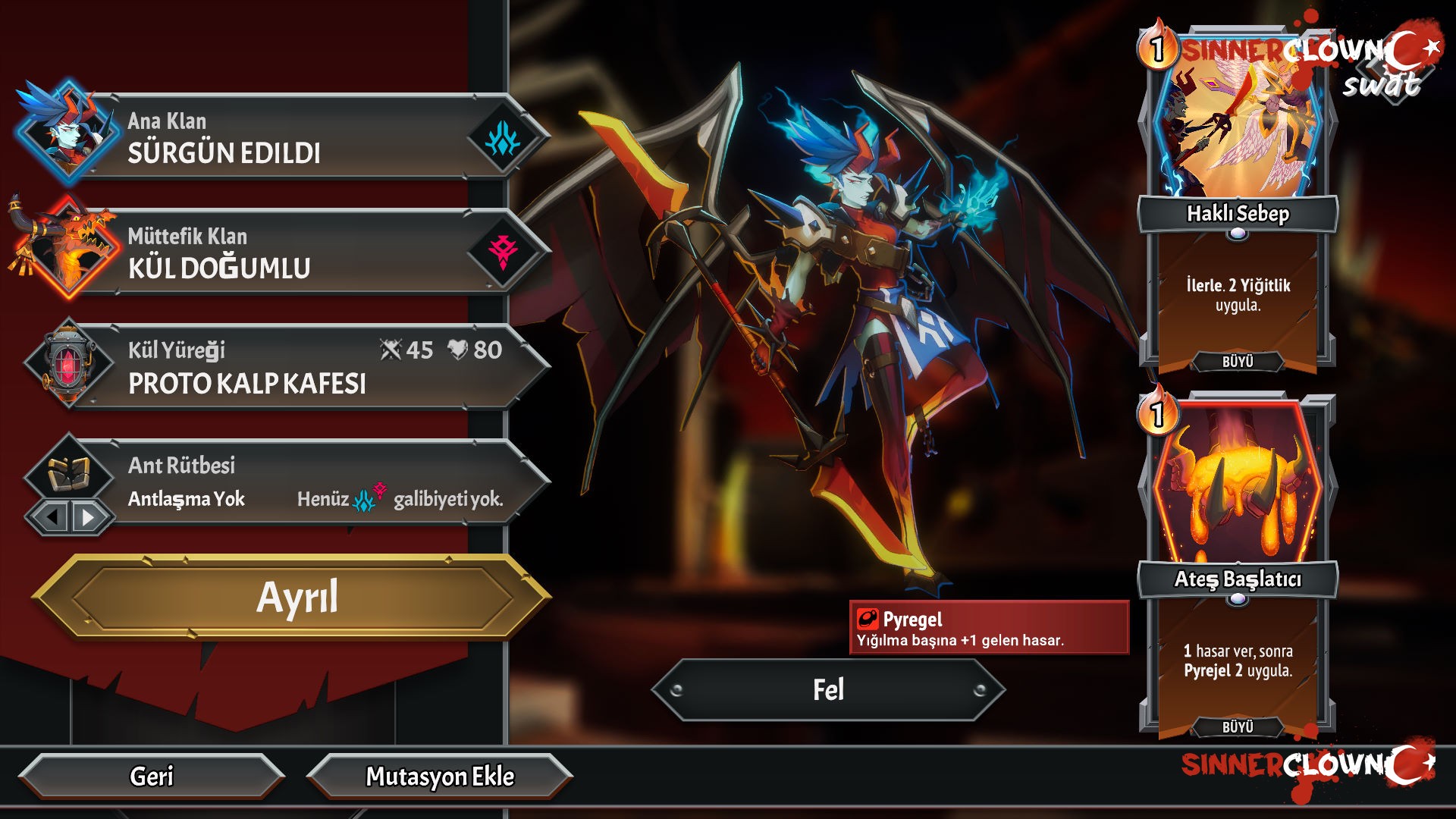Click the blue clan emblem on Ana Klan
Image resolution: width=1456 pixels, height=819 pixels.
[x=503, y=139]
